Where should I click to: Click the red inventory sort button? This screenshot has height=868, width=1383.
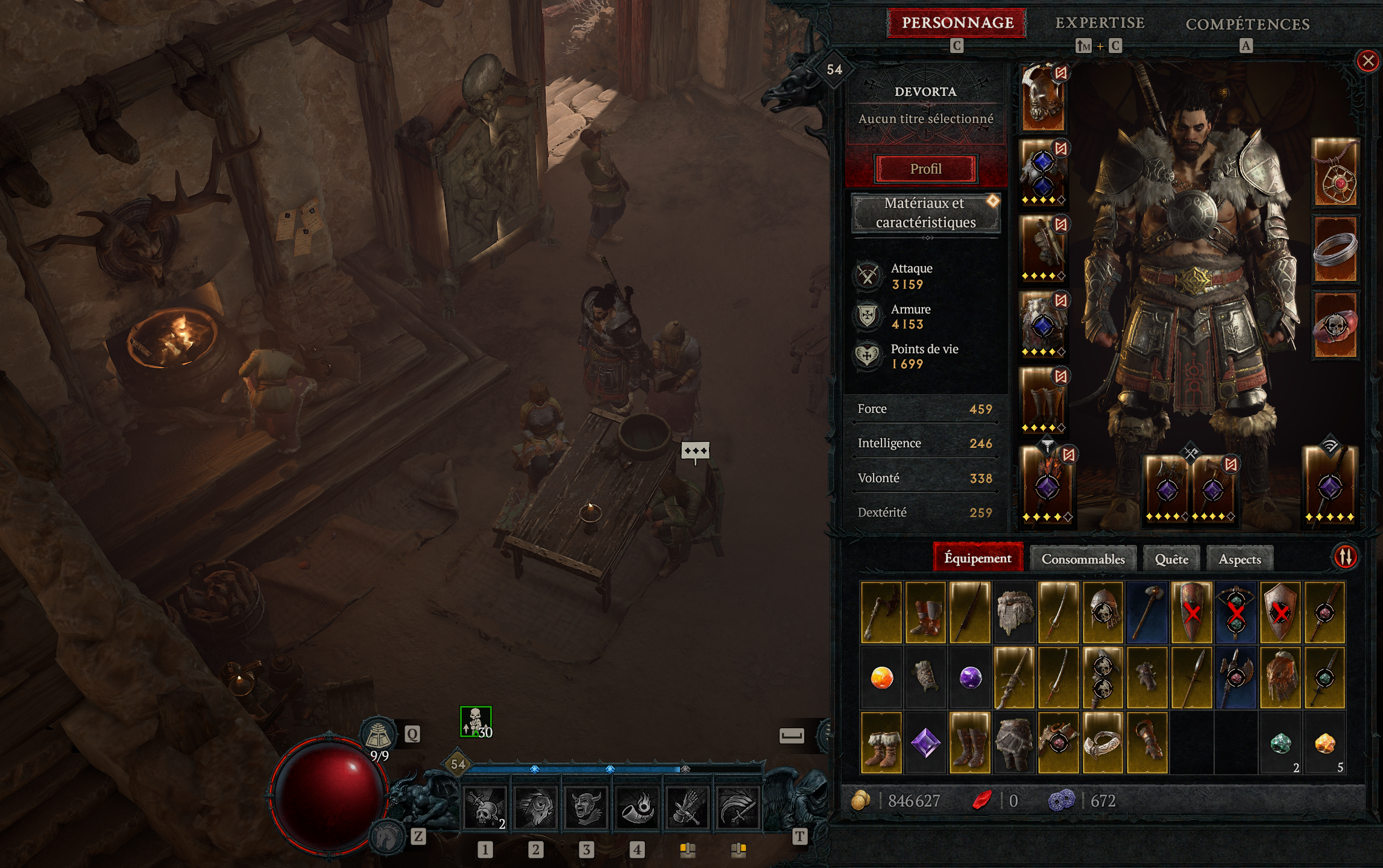pos(1345,556)
